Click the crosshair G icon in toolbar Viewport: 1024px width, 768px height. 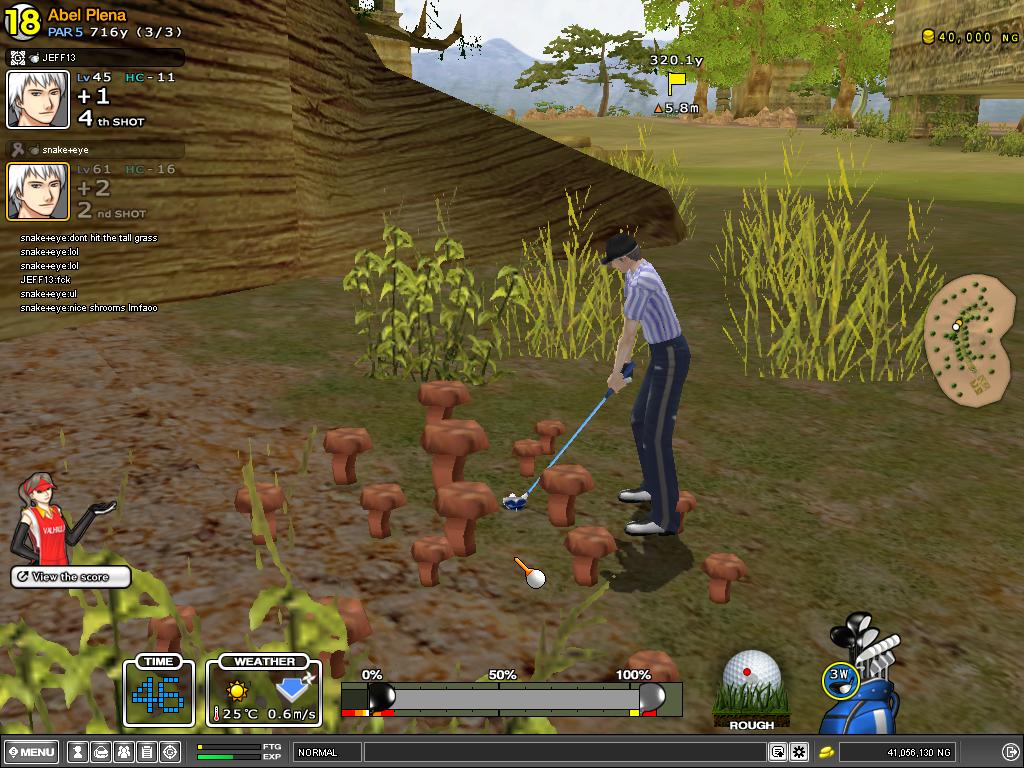170,752
